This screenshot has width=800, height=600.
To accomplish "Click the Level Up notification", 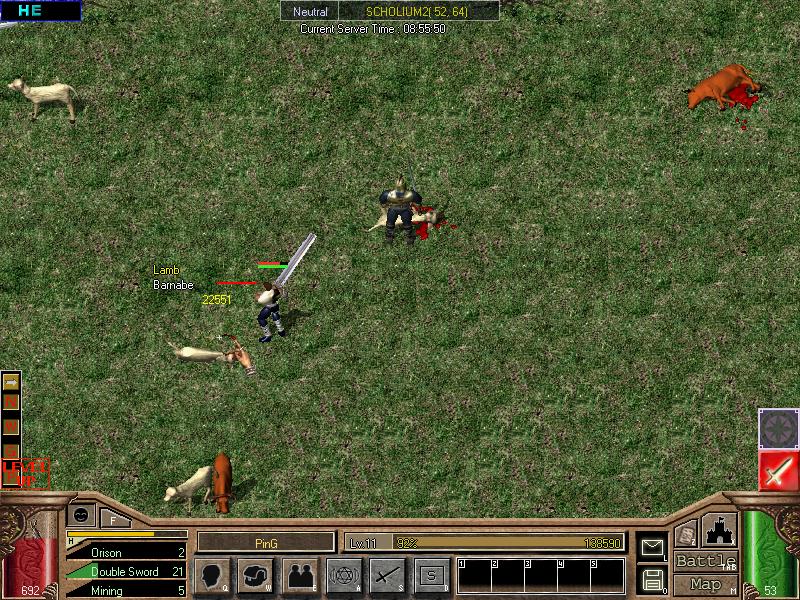I will click(x=24, y=471).
